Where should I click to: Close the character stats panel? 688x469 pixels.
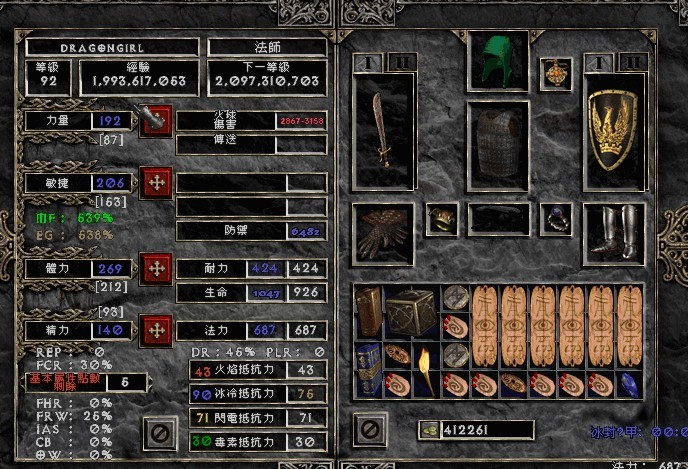click(160, 432)
